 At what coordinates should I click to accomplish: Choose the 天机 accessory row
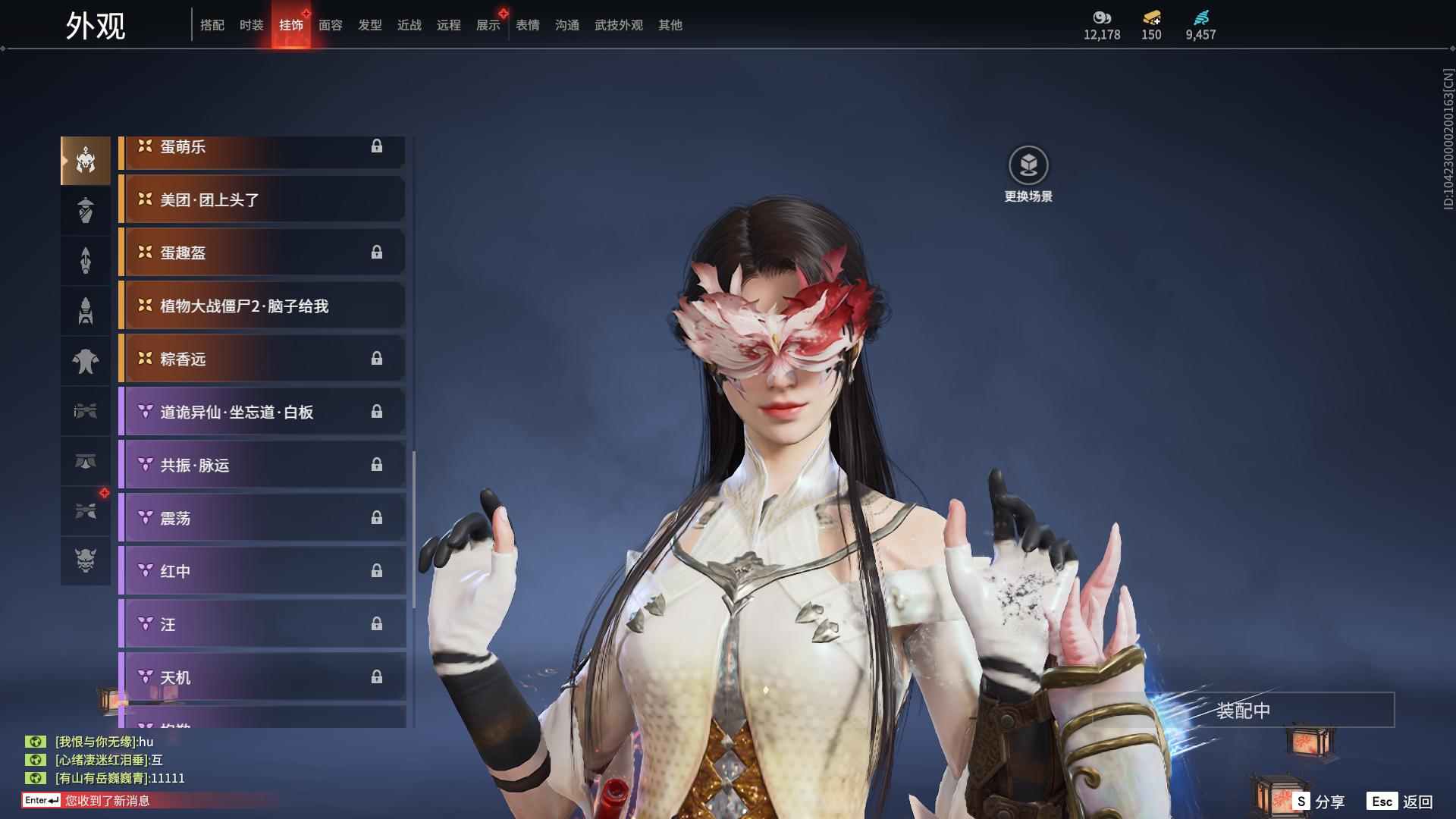262,677
